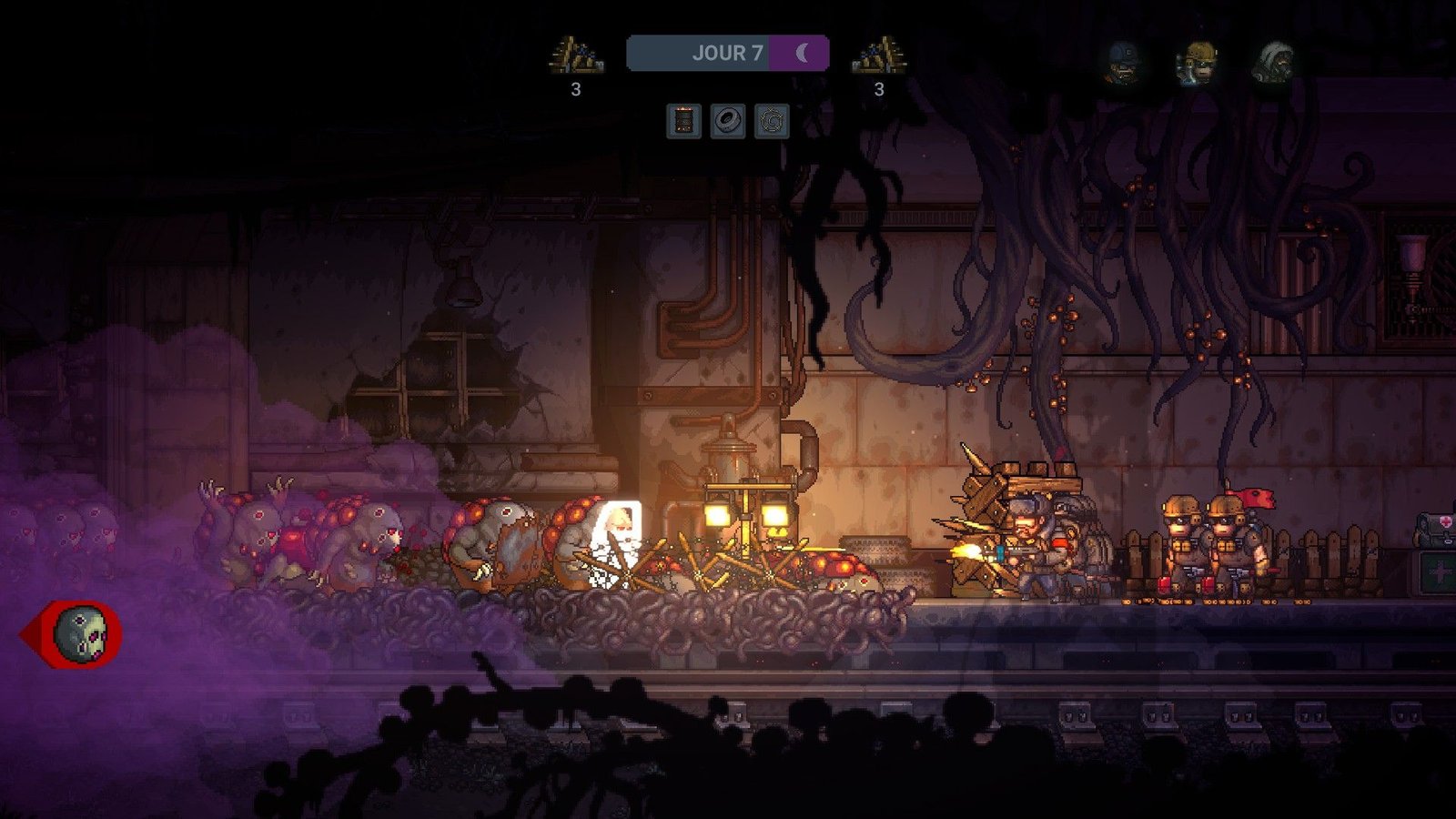This screenshot has width=1456, height=819.
Task: Select the grey-hooded survivor portrait
Action: click(x=1274, y=62)
